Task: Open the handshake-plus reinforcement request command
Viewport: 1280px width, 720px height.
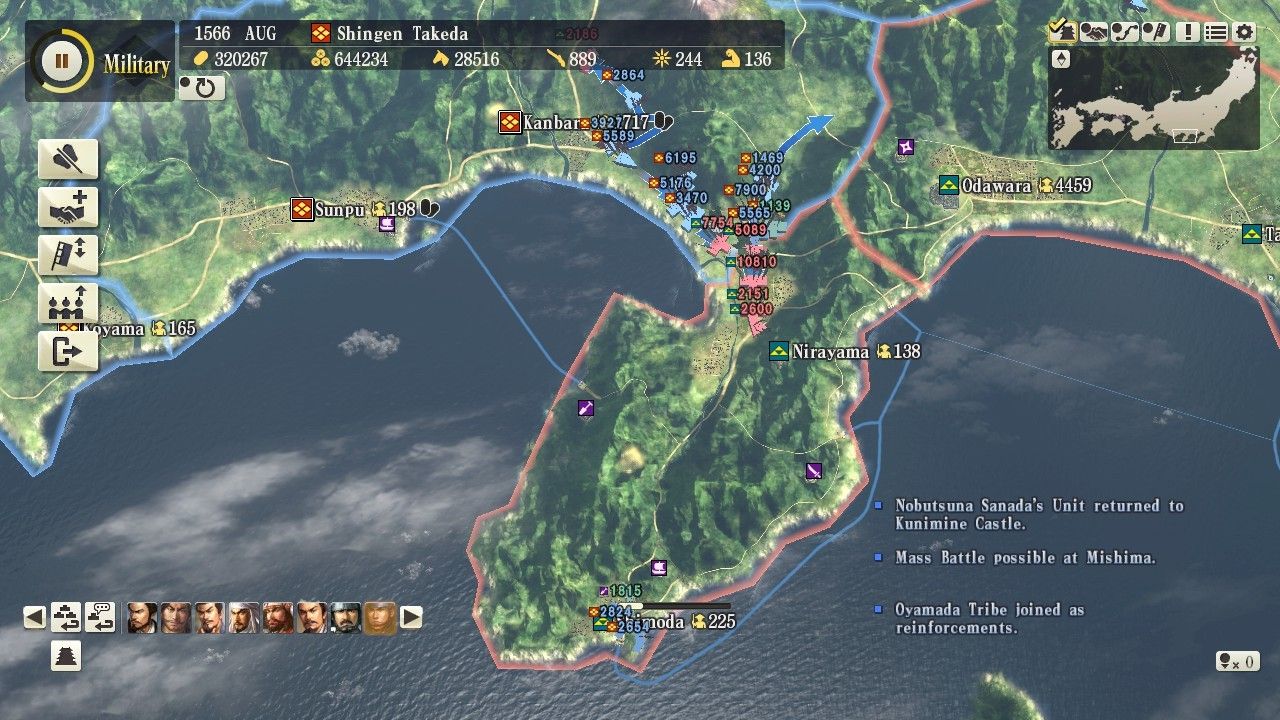Action: [68, 208]
